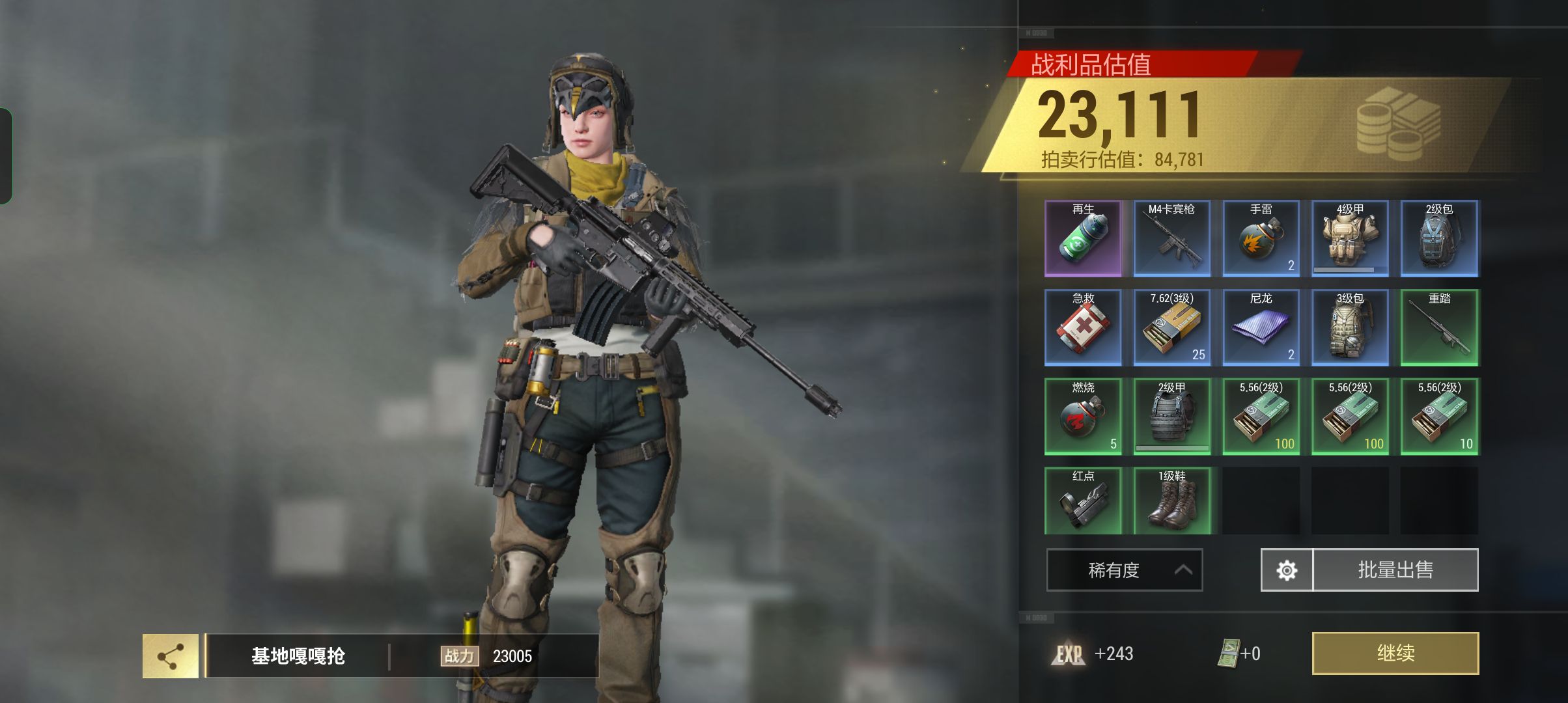Screen dimensions: 1568x703
Task: Share the result via share icon
Action: click(171, 656)
